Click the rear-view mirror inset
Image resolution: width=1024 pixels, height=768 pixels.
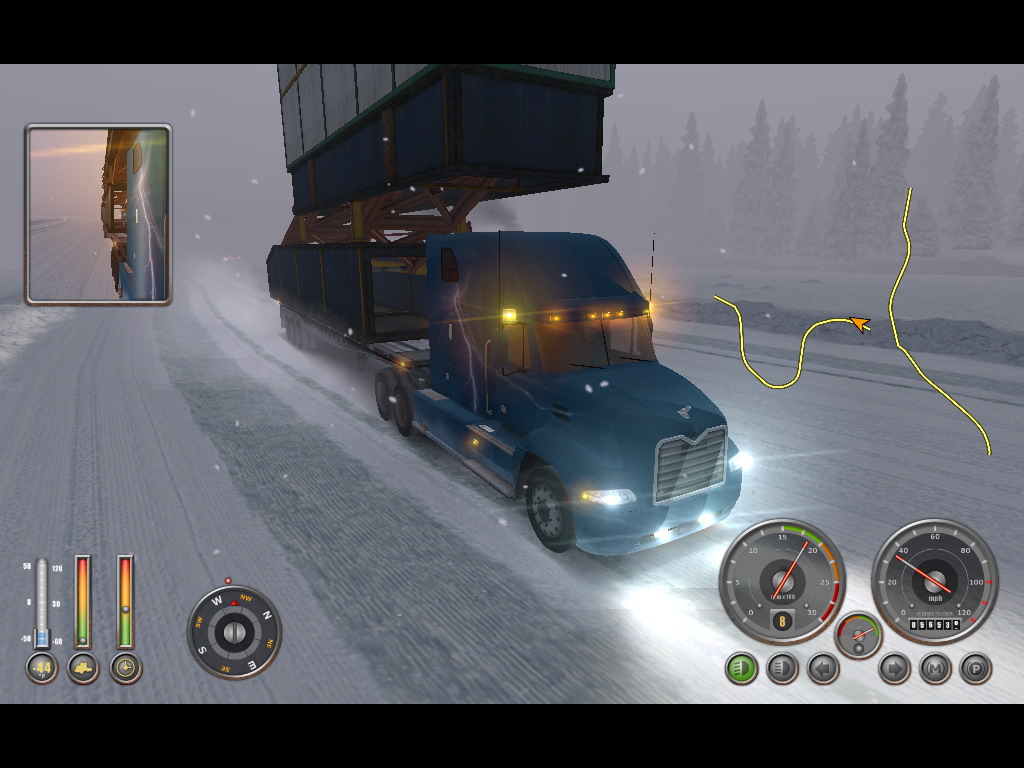(98, 213)
